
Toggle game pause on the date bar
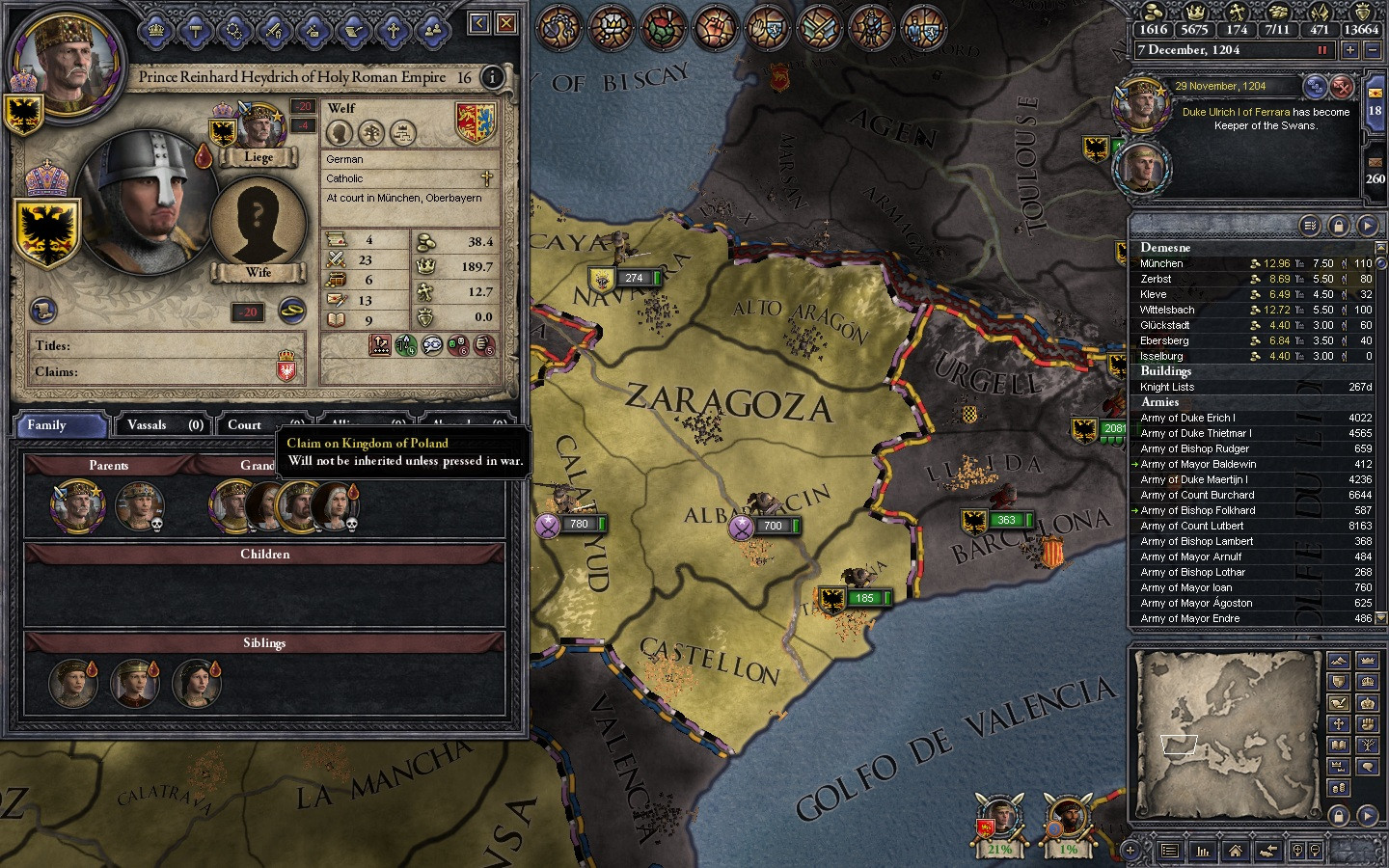point(1321,50)
